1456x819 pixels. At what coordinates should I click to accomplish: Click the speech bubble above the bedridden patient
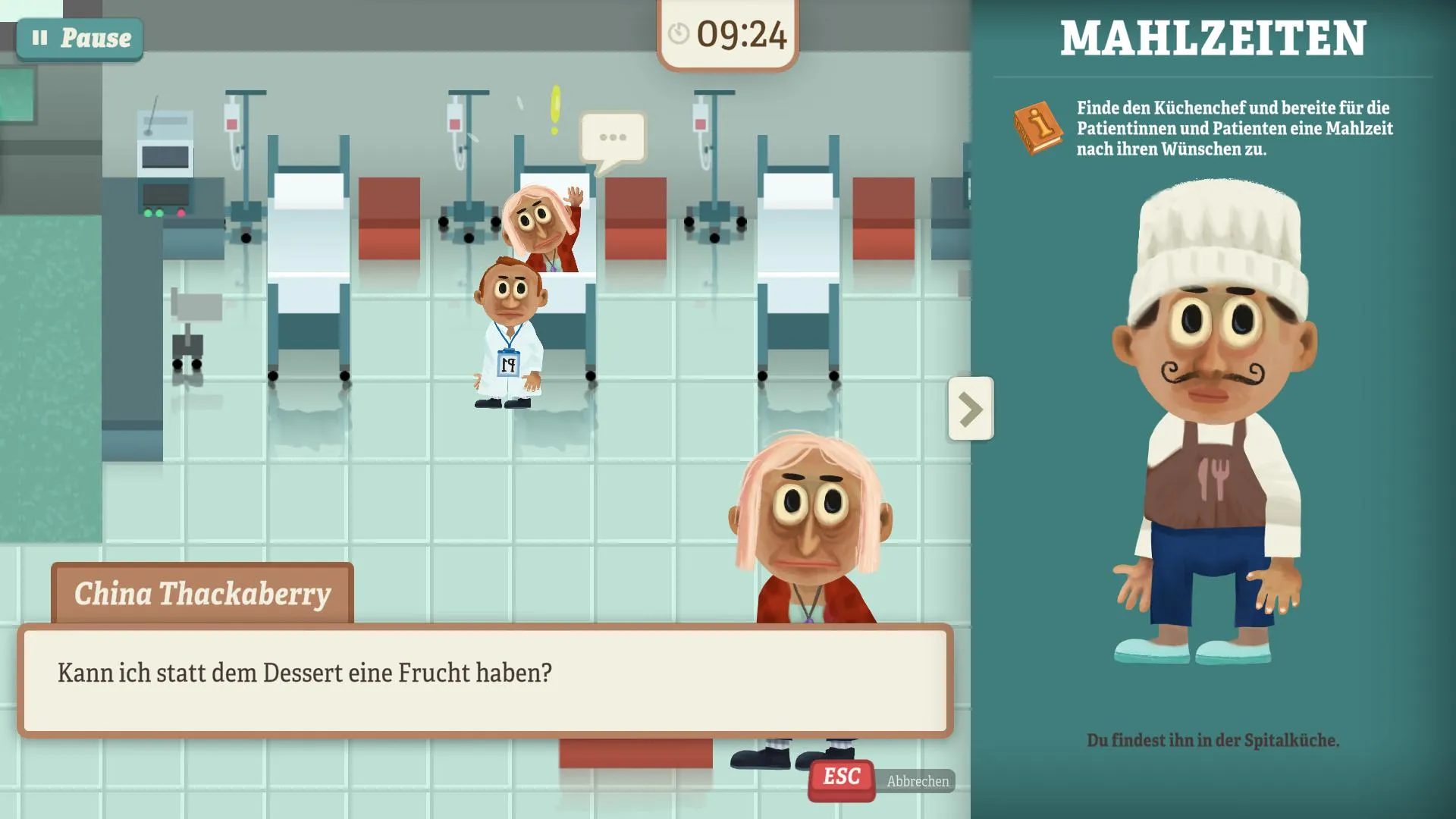(x=611, y=138)
